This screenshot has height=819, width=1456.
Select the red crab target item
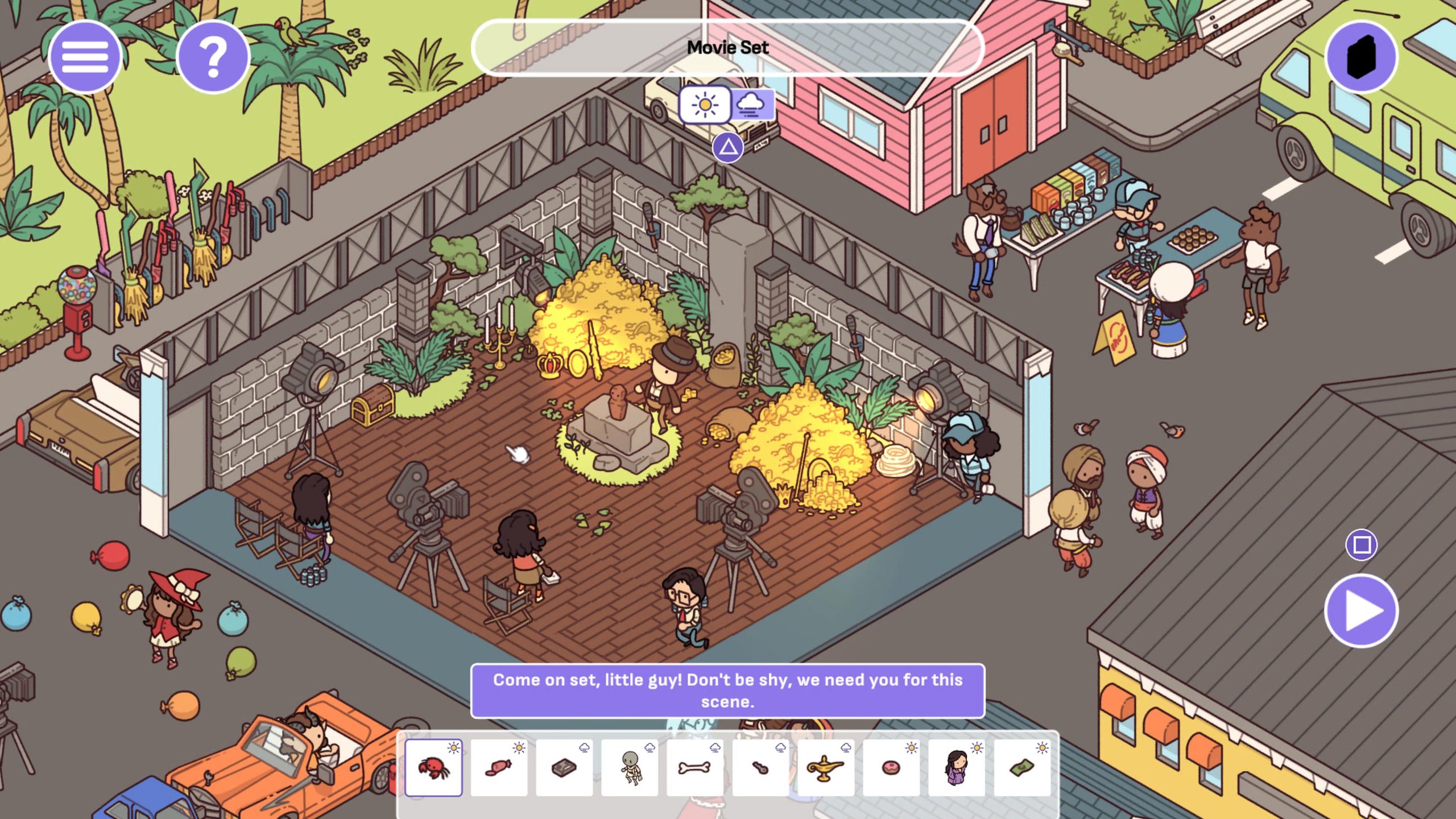pyautogui.click(x=433, y=768)
